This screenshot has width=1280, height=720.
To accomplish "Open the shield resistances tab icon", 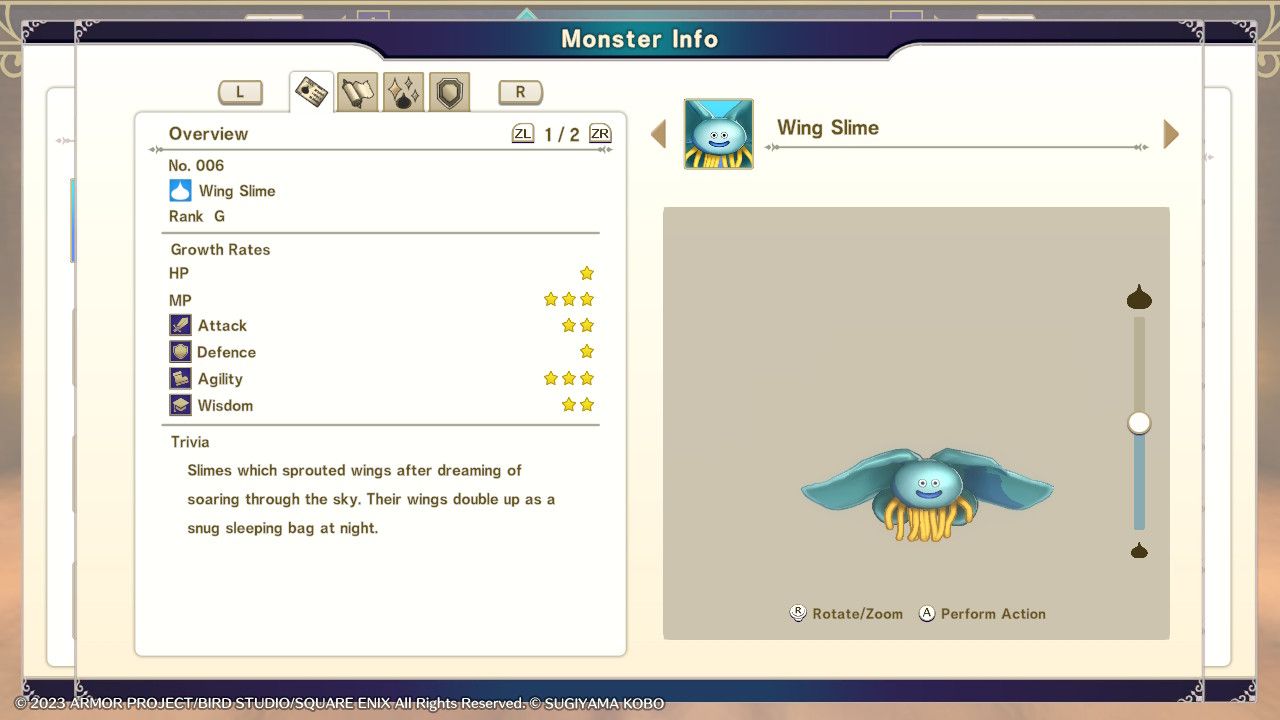I will (x=448, y=91).
